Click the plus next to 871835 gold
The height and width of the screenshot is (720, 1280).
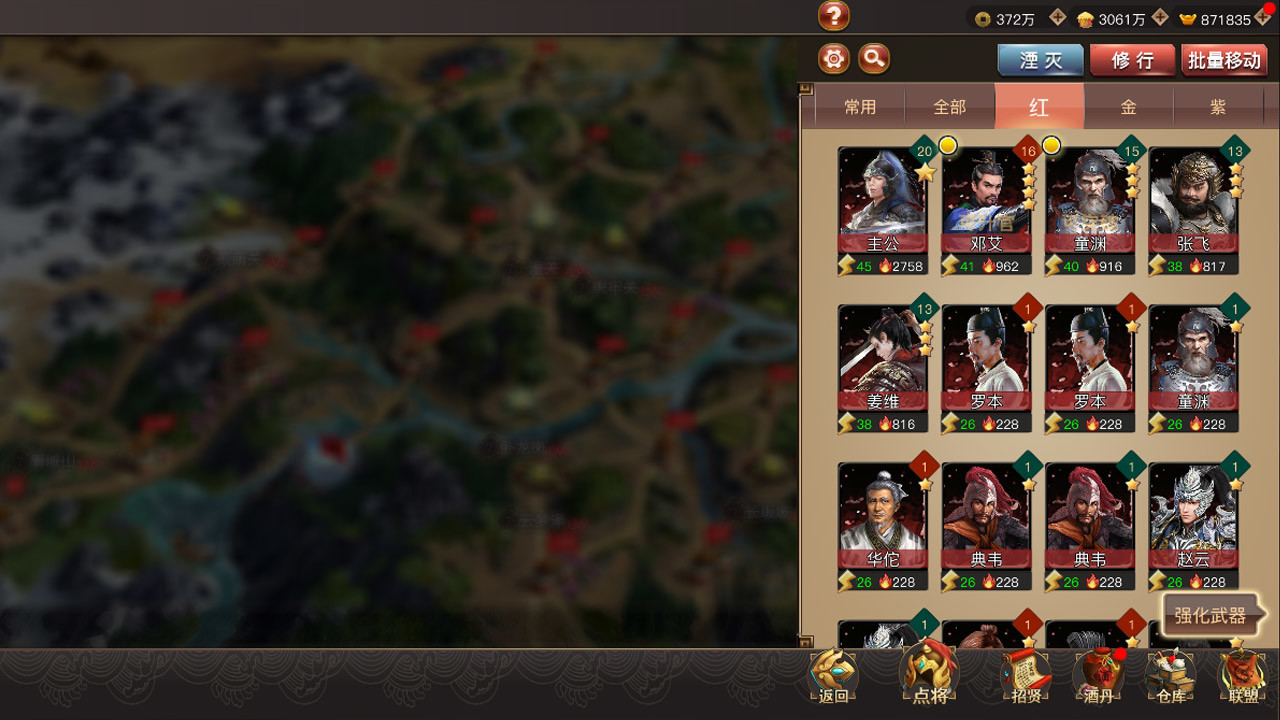click(1264, 17)
